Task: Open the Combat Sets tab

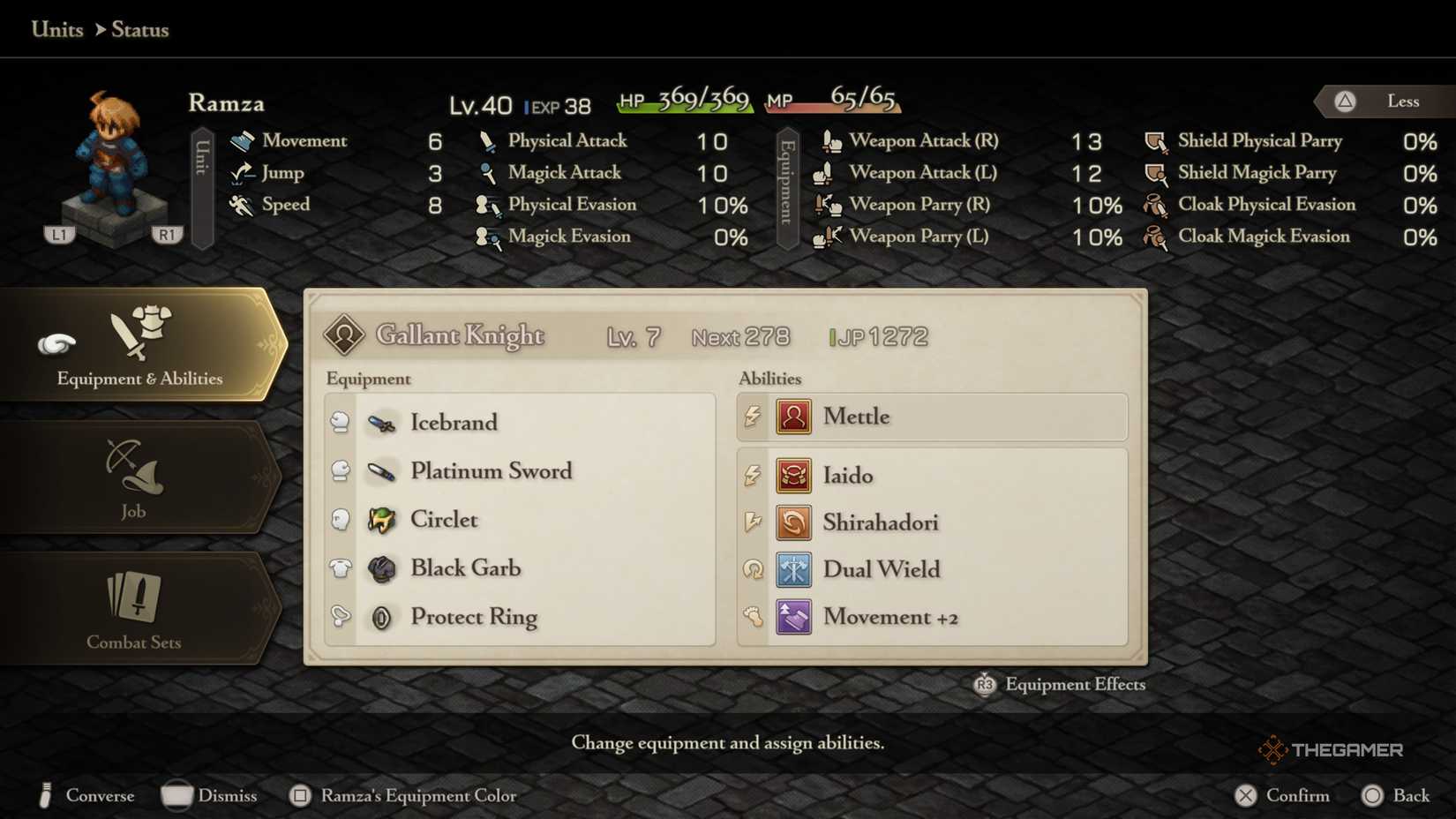Action: [x=134, y=609]
